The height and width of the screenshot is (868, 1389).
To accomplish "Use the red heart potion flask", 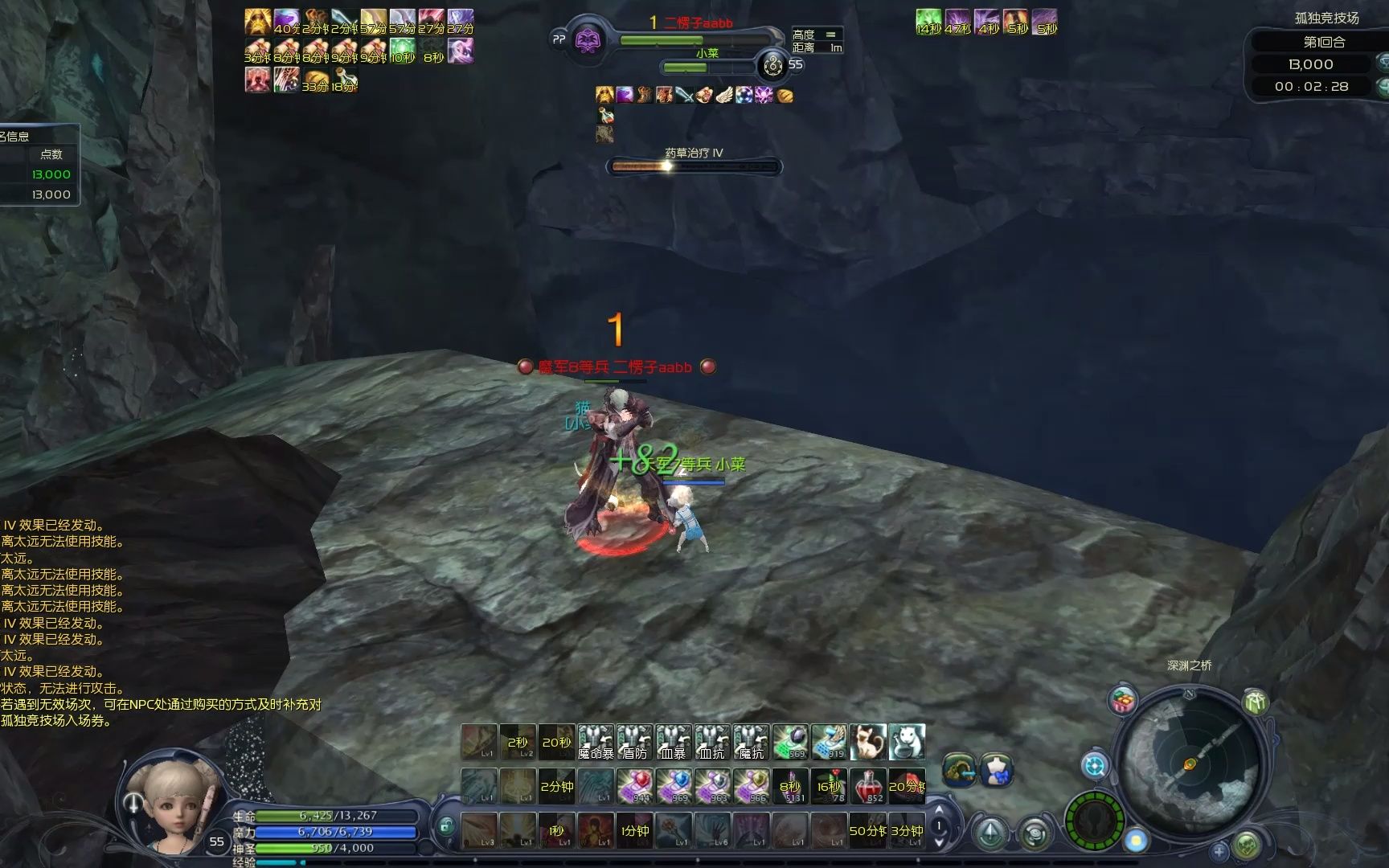I will tap(868, 786).
